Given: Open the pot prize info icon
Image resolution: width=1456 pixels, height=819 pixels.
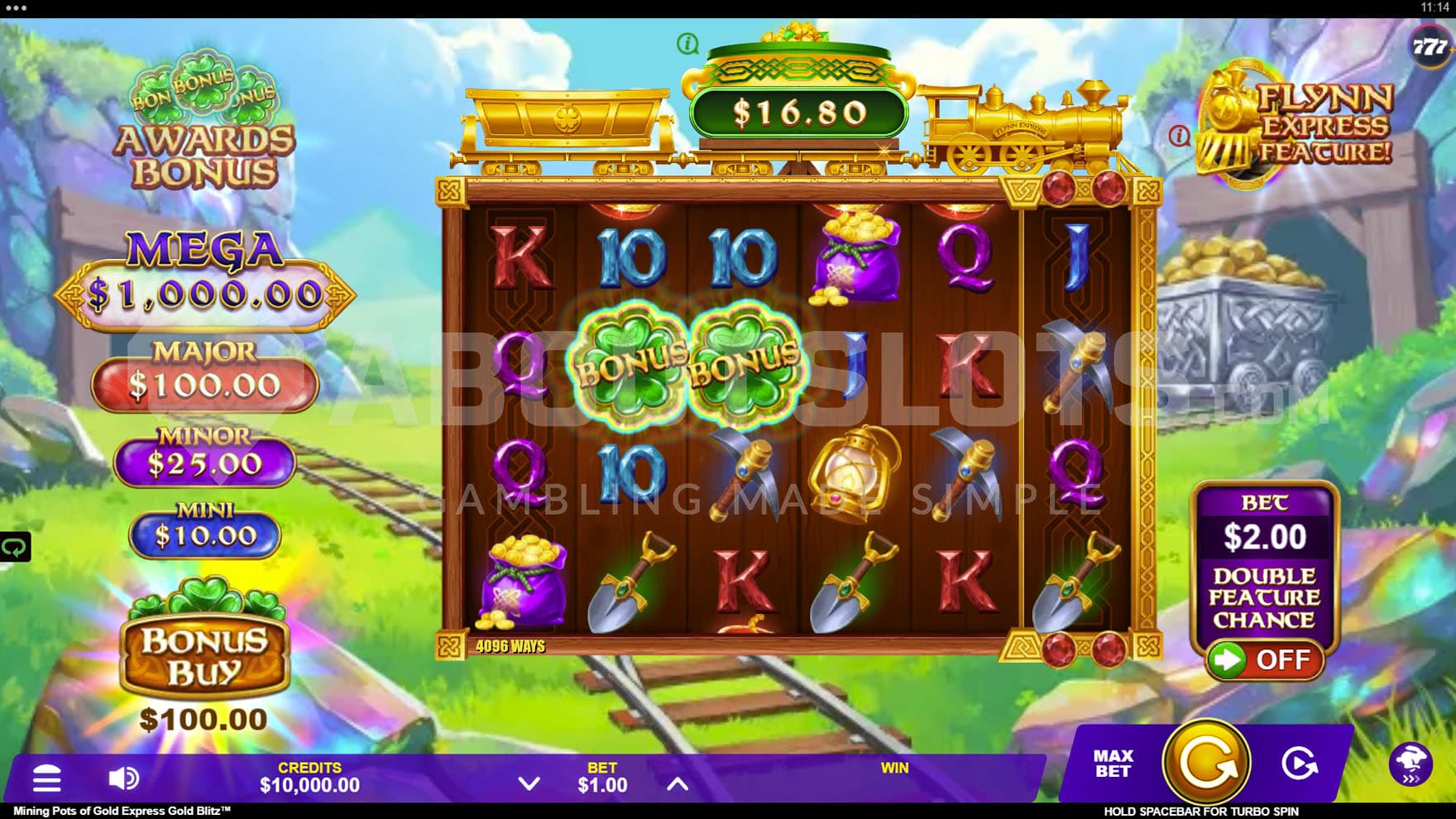Looking at the screenshot, I should point(687,43).
